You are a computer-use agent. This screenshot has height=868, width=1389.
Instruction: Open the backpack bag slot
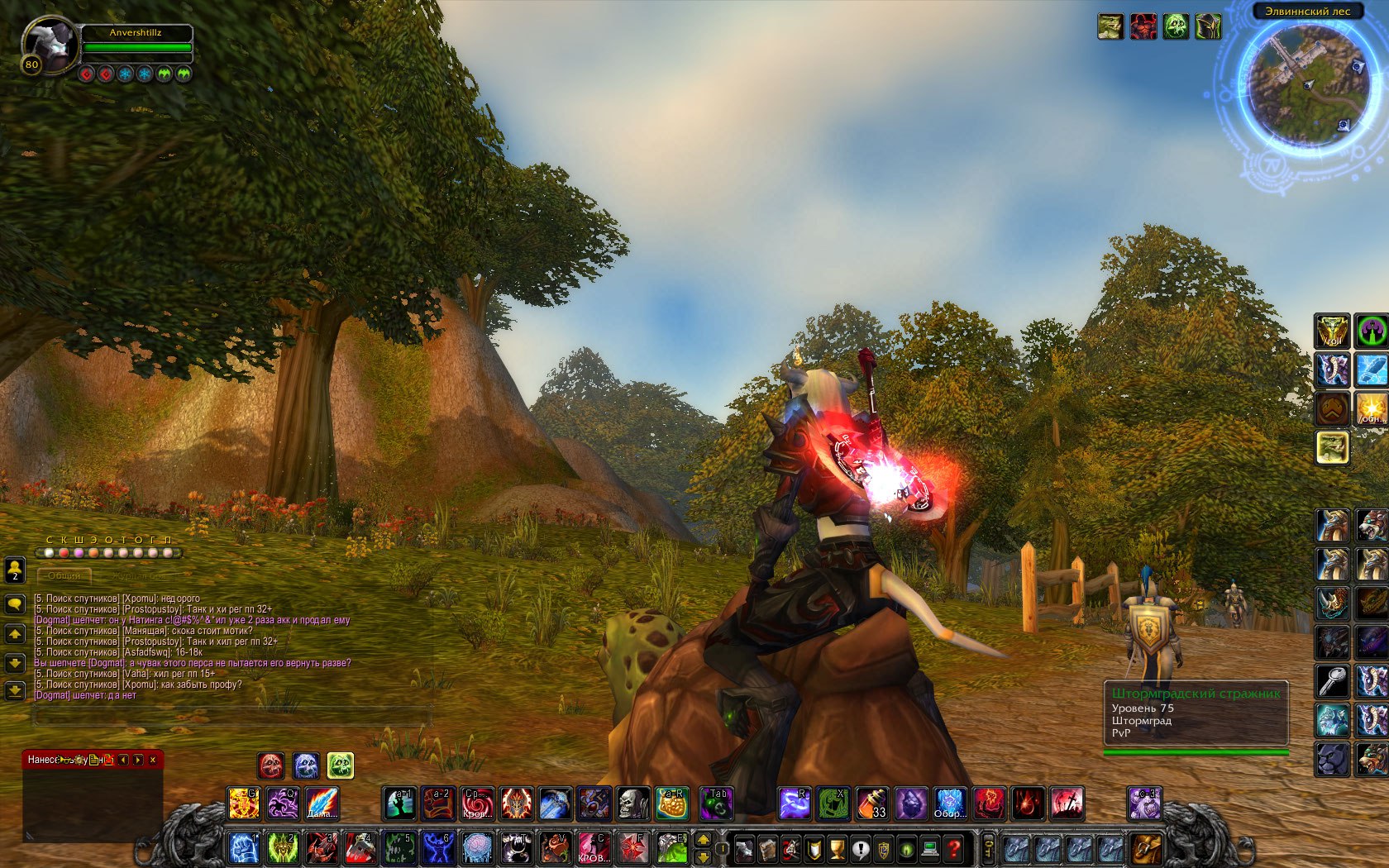coord(1146,848)
